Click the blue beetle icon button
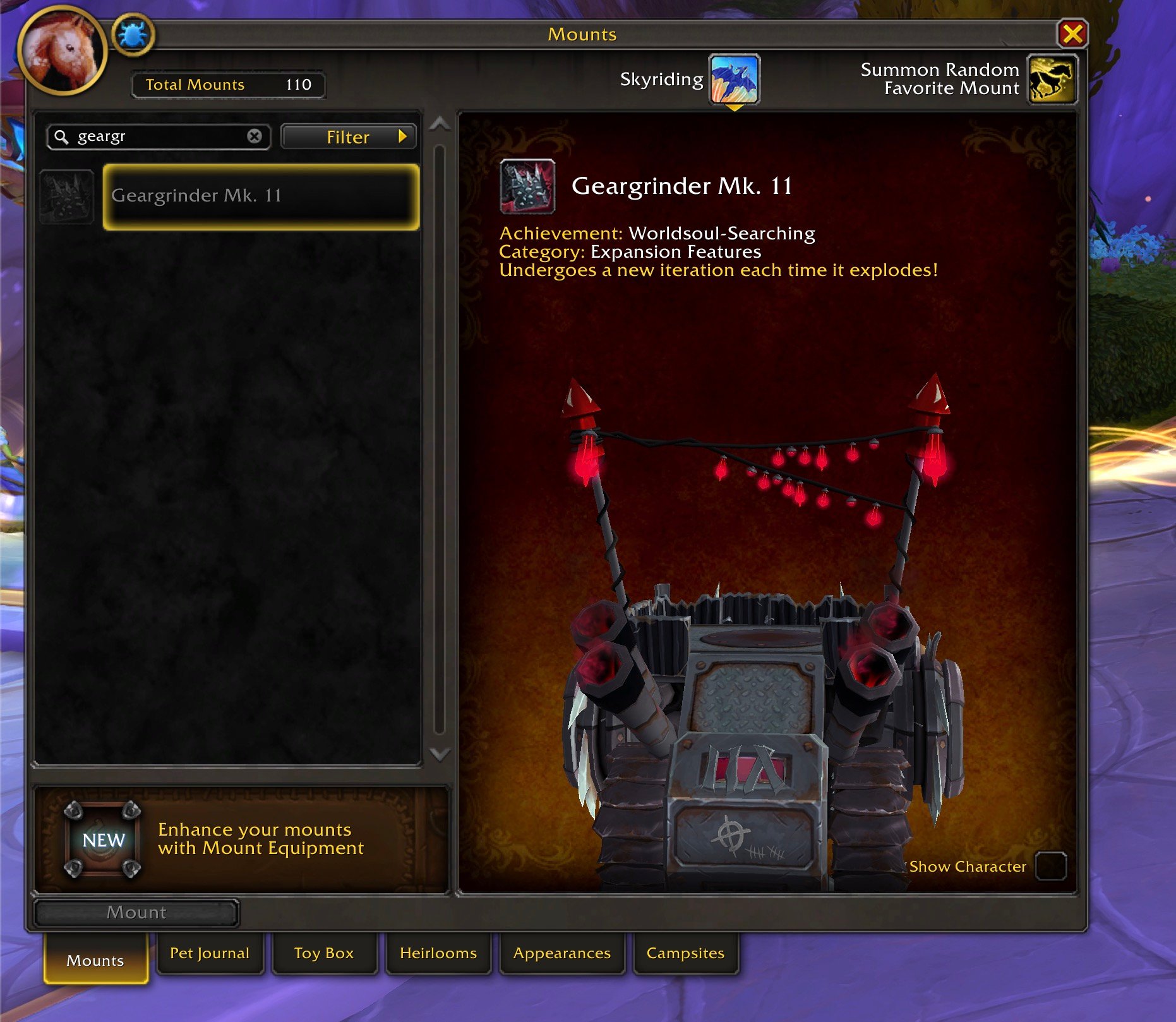The height and width of the screenshot is (1022, 1176). click(133, 35)
